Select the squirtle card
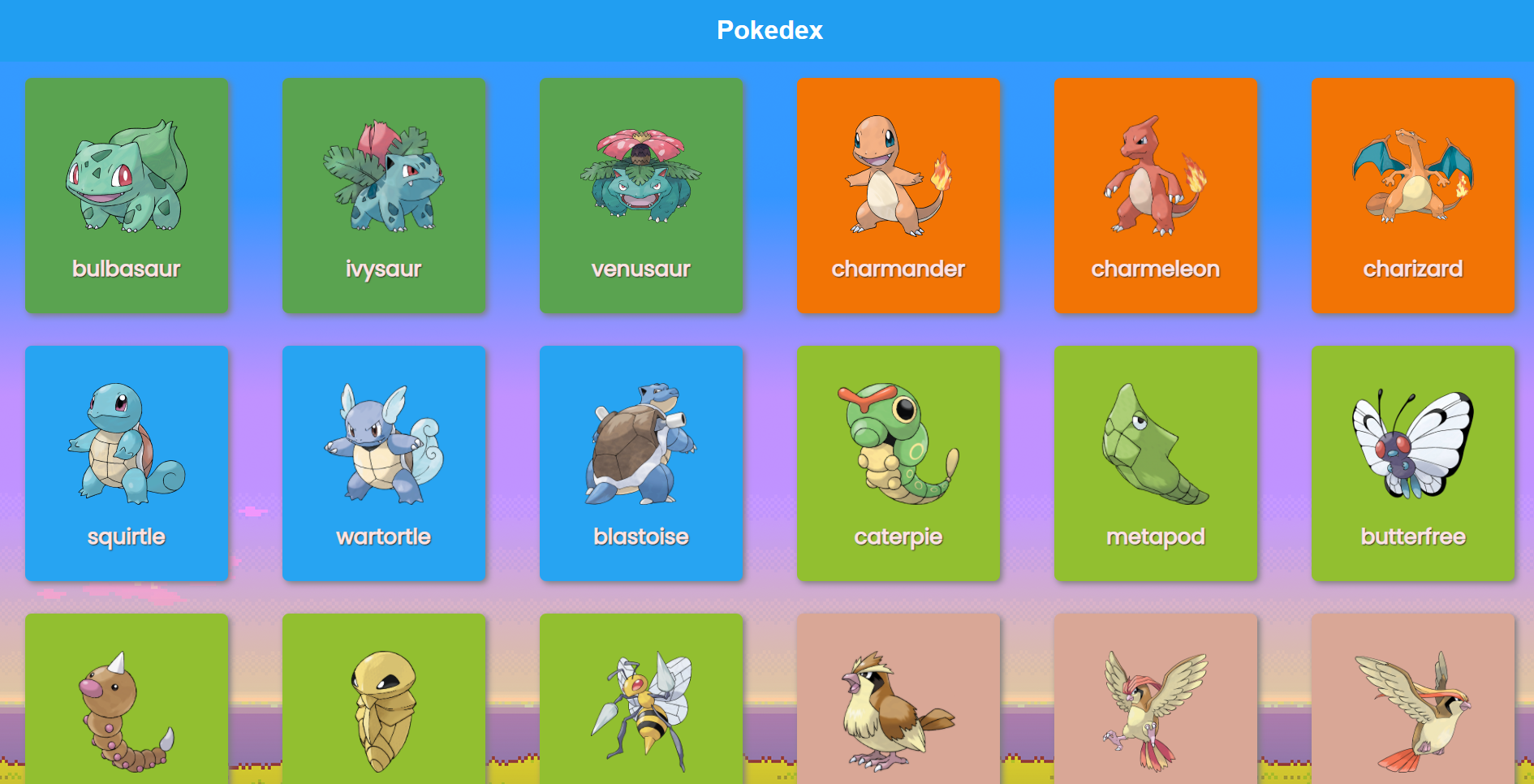Viewport: 1534px width, 784px height. click(x=127, y=463)
